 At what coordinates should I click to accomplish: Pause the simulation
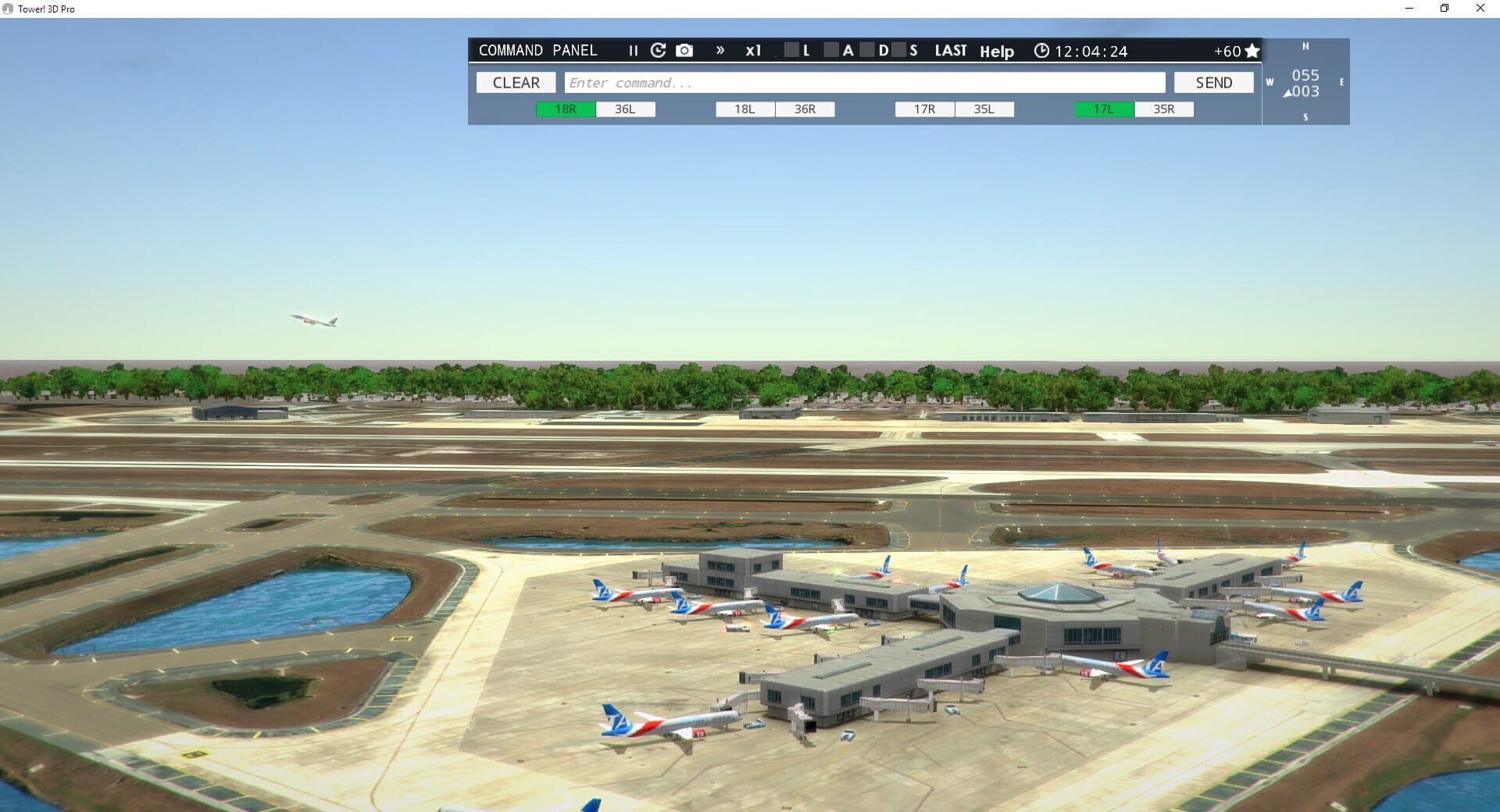click(x=633, y=50)
